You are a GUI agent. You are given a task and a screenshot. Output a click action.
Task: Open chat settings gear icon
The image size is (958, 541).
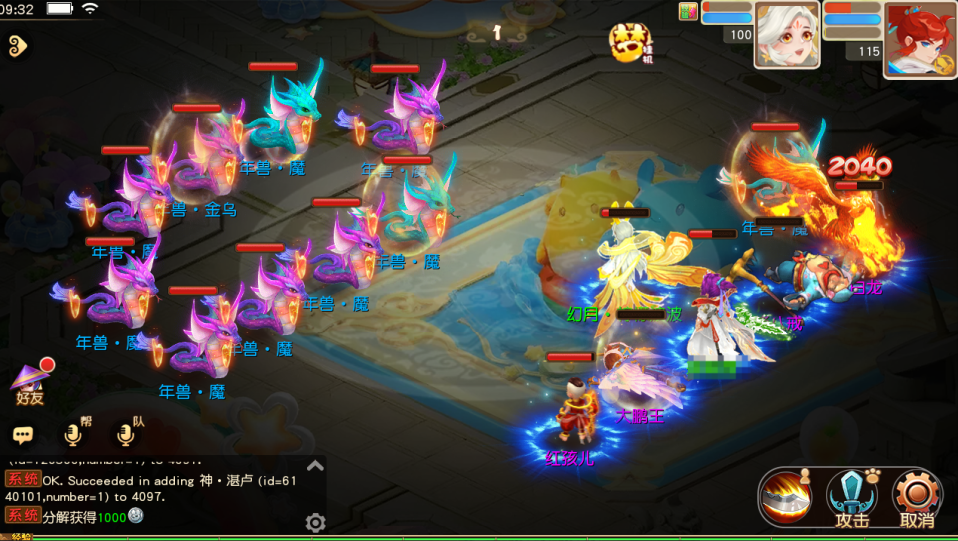point(315,522)
